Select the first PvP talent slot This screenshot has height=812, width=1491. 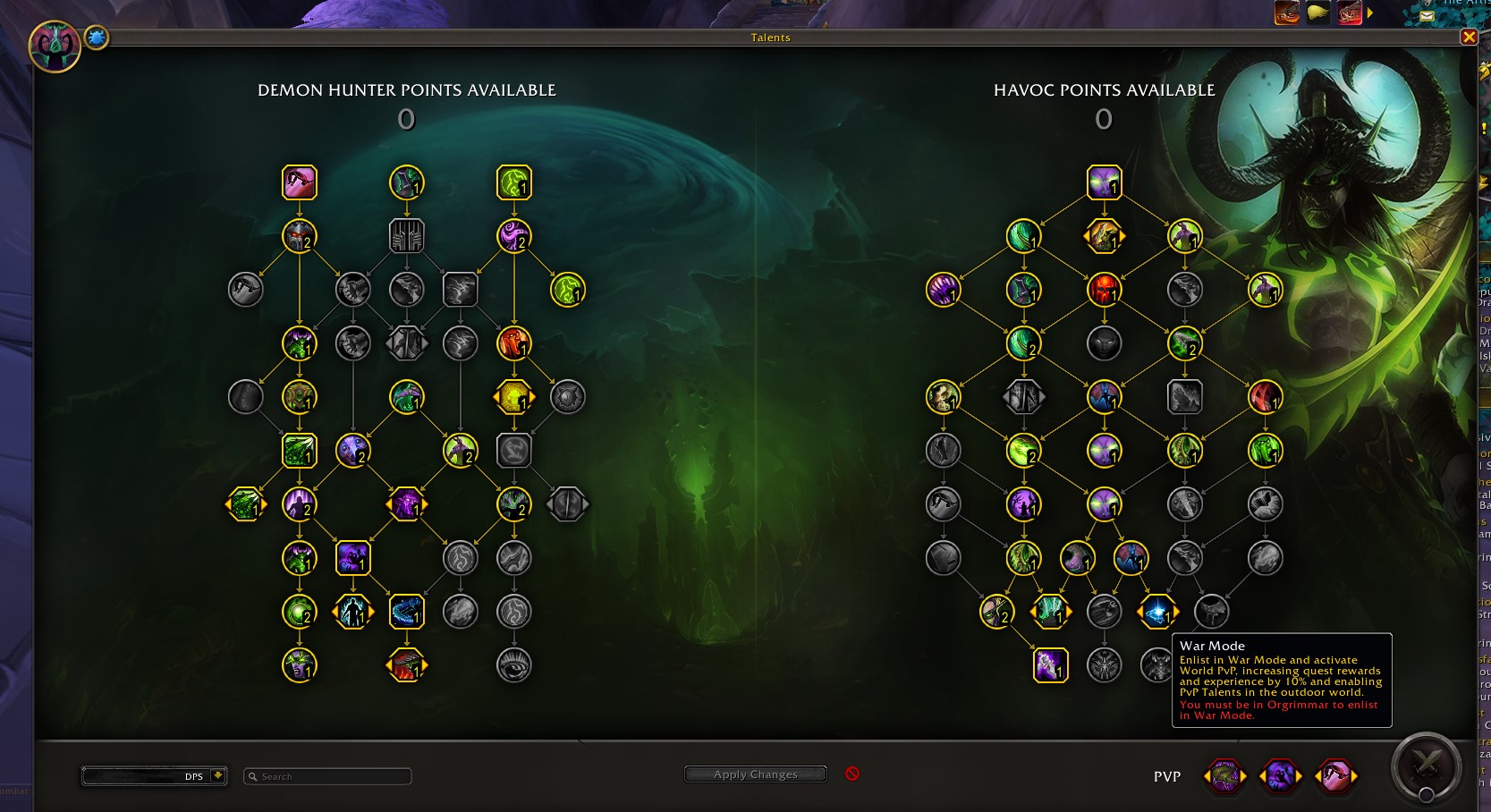[1224, 776]
